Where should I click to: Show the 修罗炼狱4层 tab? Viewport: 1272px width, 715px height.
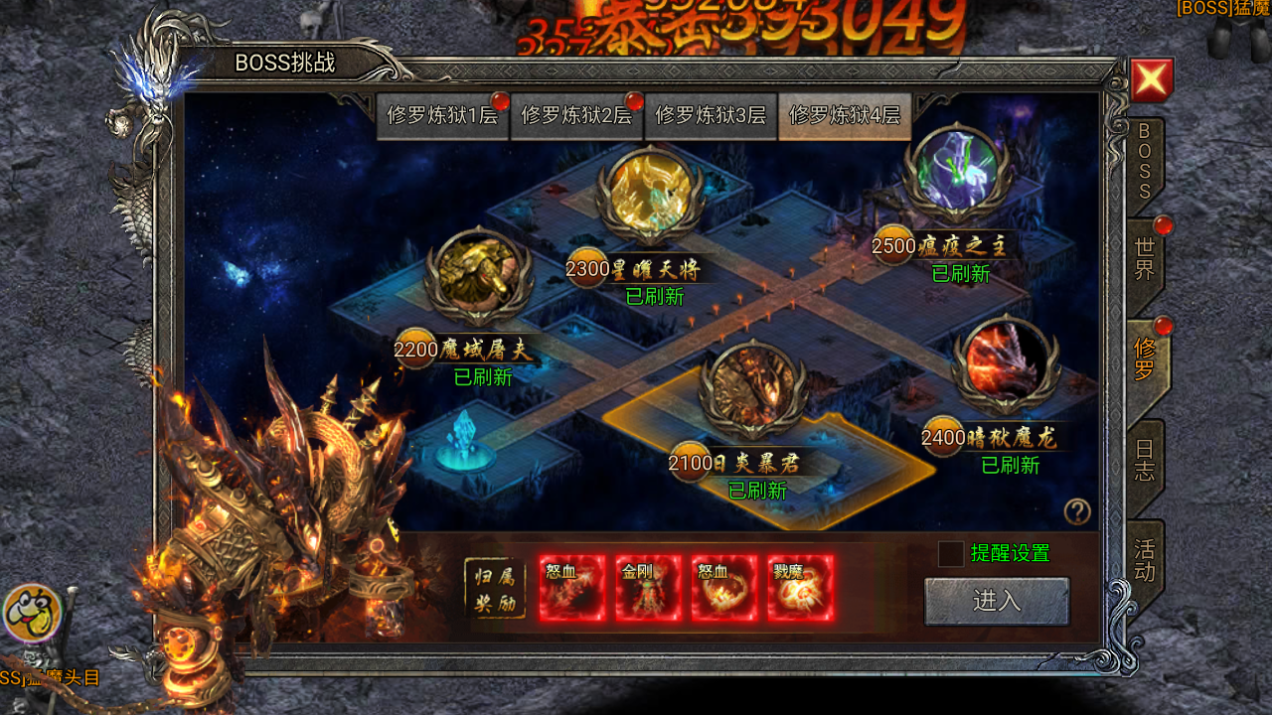point(844,116)
